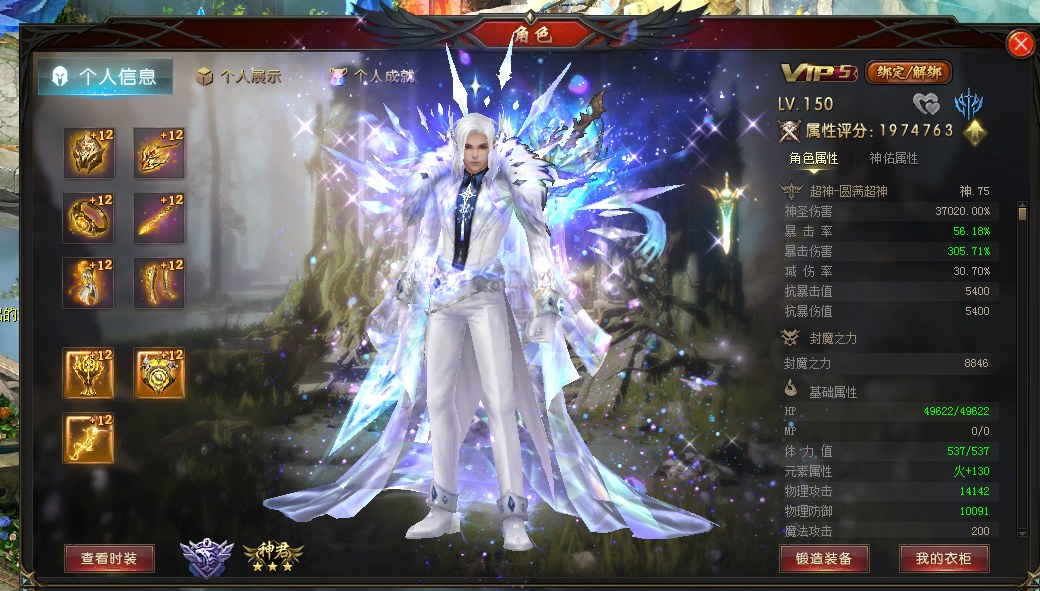1040x591 pixels.
Task: Click the golden trophy chalice slot
Action: [88, 373]
